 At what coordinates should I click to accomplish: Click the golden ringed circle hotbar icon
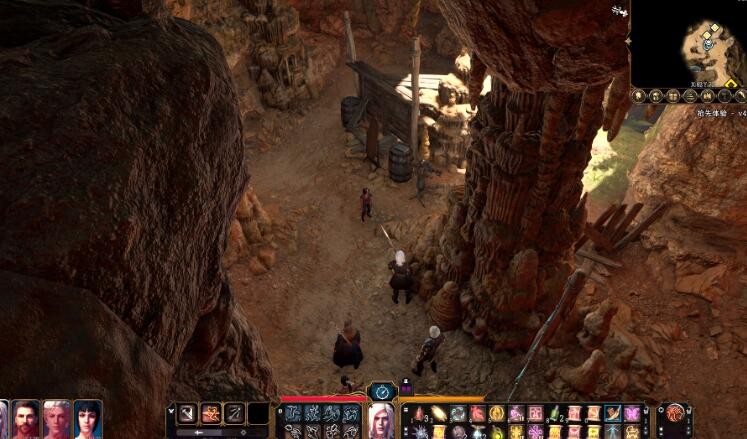(496, 413)
